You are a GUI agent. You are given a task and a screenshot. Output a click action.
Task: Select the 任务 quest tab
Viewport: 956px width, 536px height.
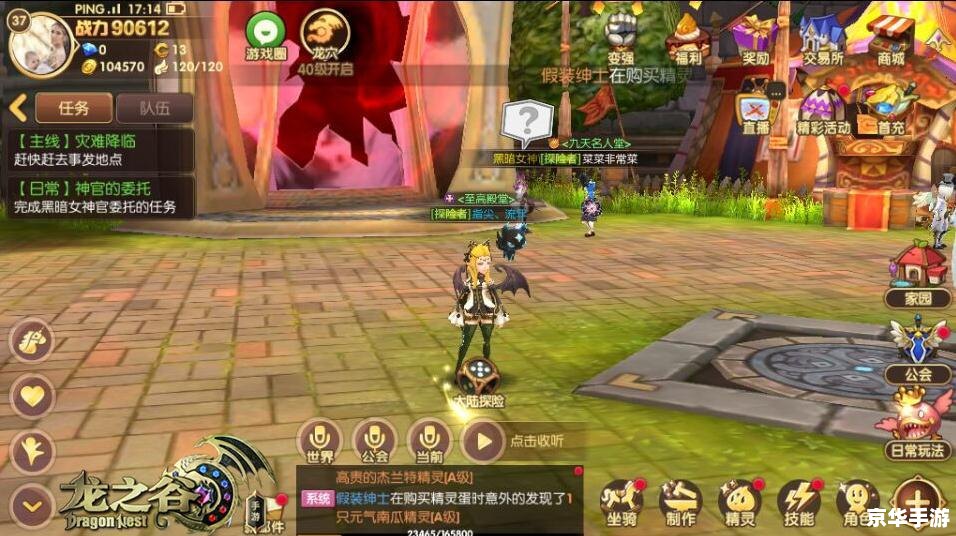click(x=74, y=108)
